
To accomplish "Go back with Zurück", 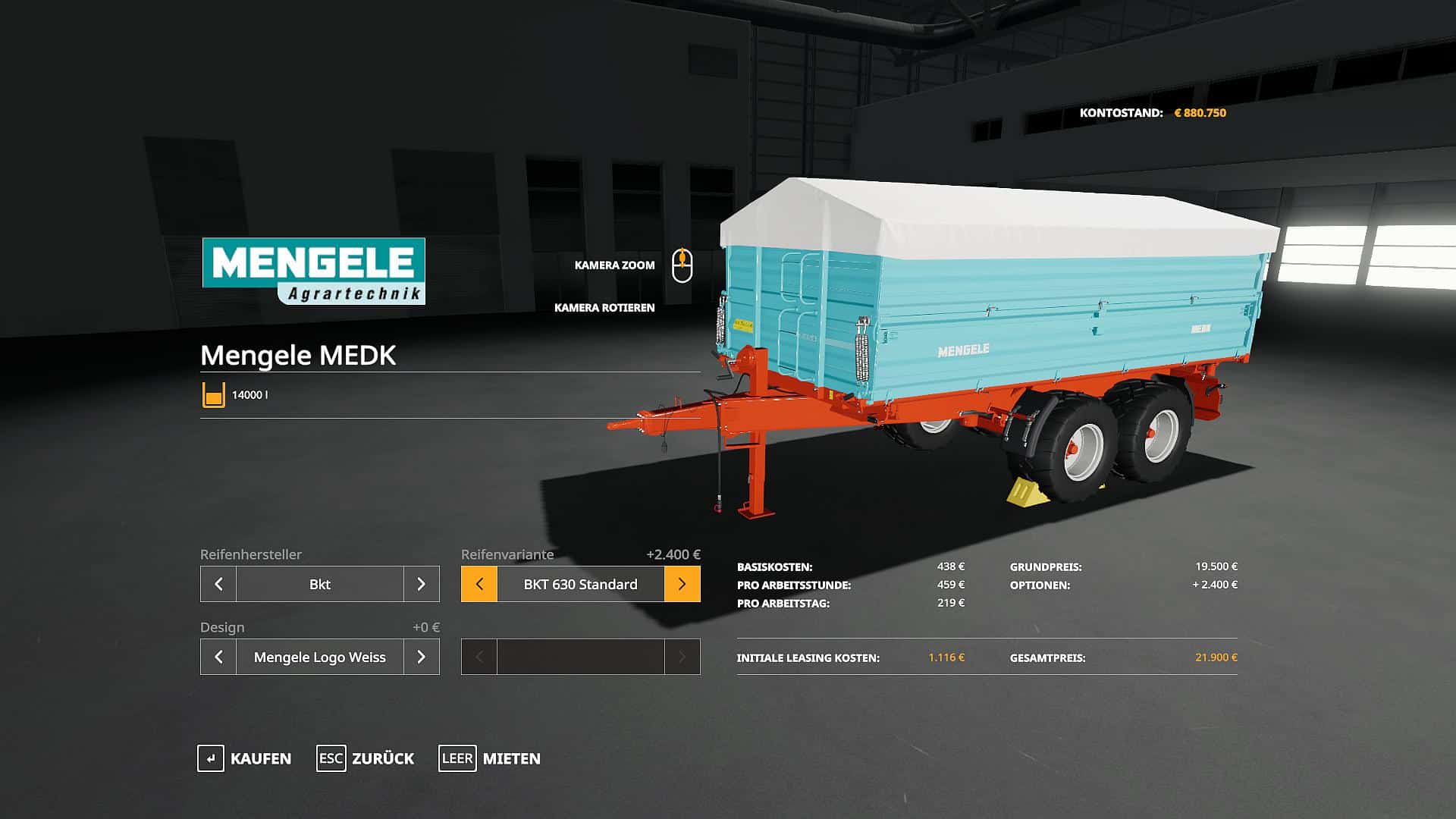I will 366,758.
